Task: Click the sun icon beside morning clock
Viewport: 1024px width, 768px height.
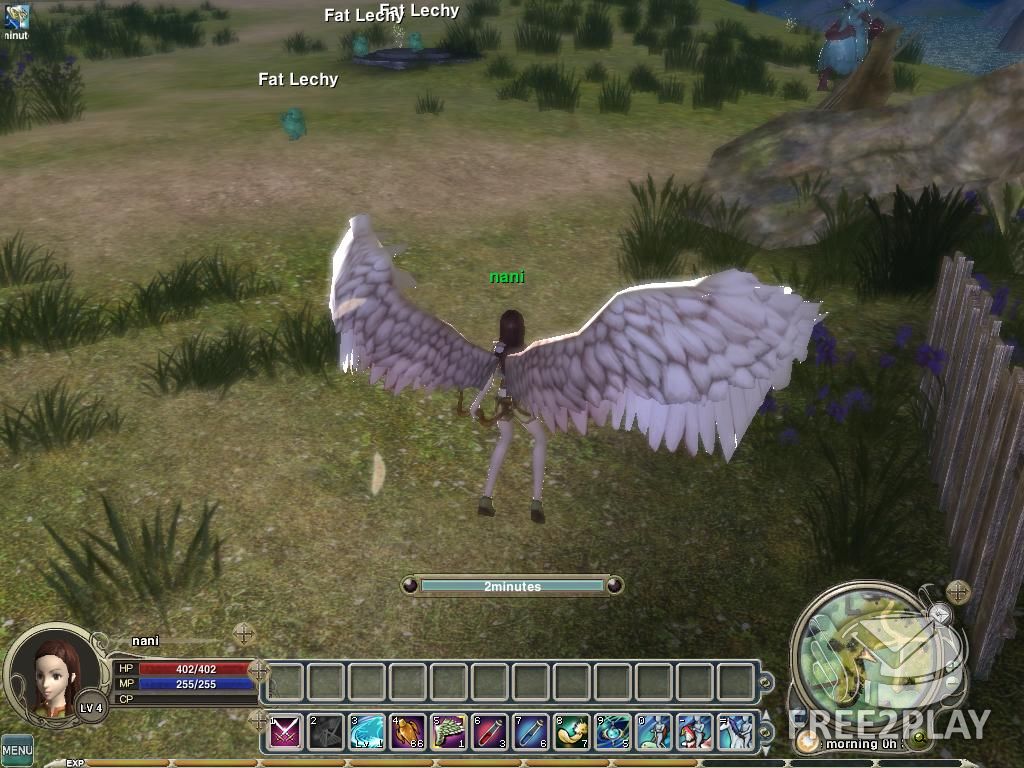Action: coord(807,741)
